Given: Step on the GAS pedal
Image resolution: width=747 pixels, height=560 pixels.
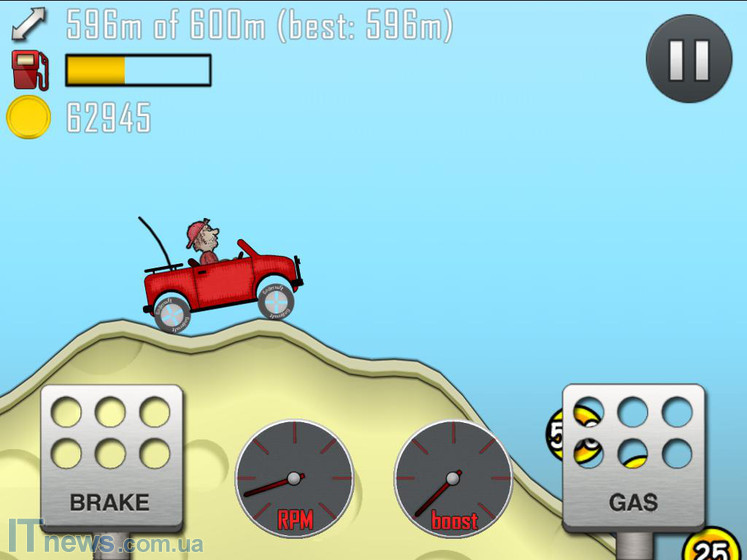Looking at the screenshot, I should click(633, 457).
